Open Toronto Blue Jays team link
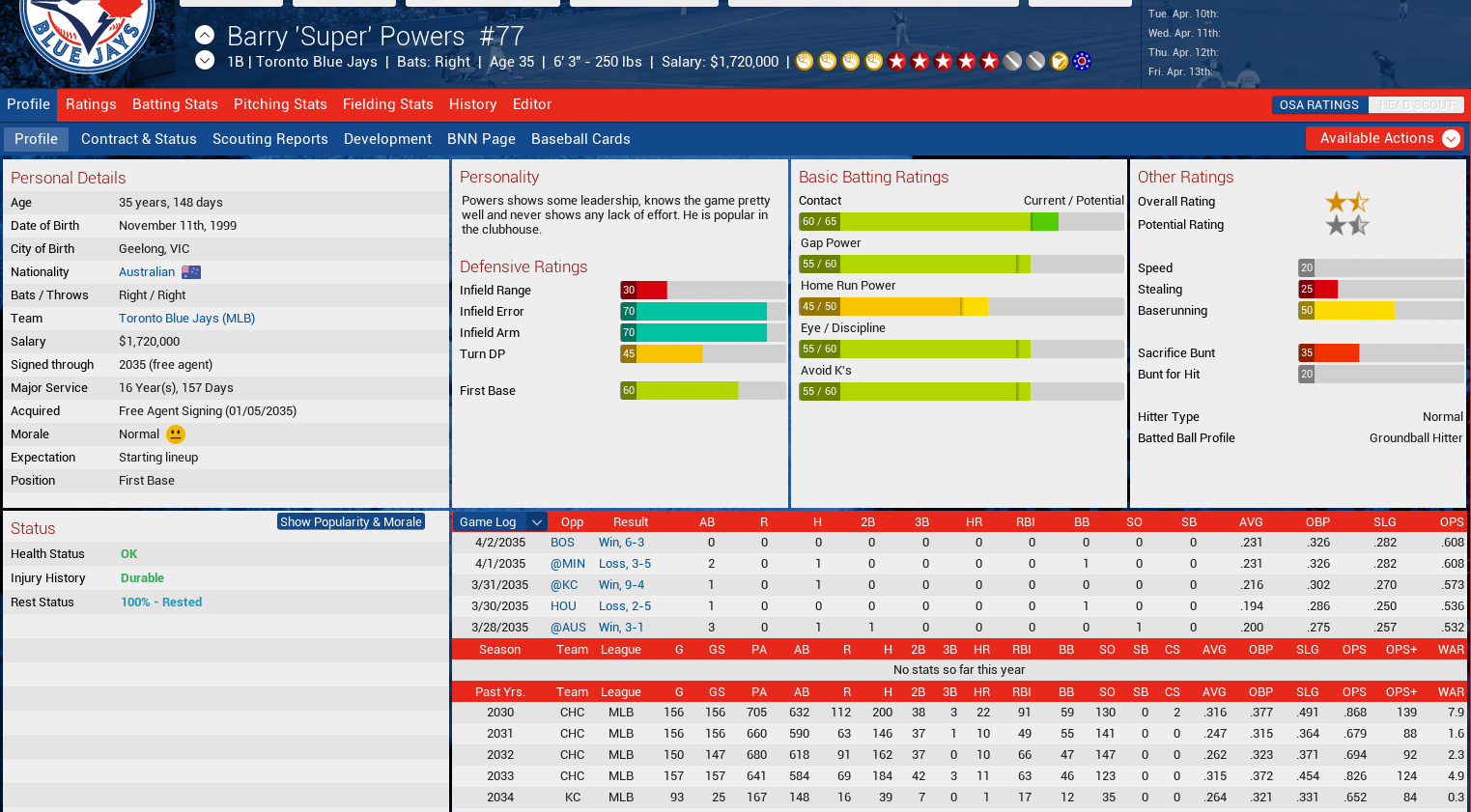This screenshot has width=1471, height=812. (186, 319)
